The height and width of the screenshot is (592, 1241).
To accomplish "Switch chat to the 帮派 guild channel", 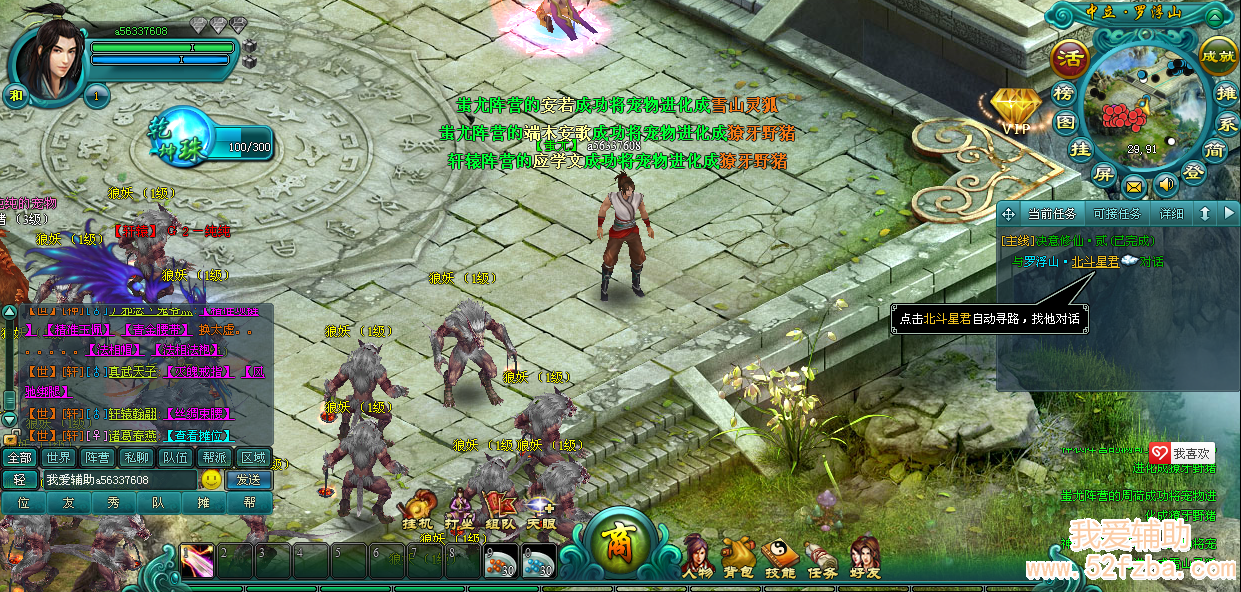I will click(215, 458).
